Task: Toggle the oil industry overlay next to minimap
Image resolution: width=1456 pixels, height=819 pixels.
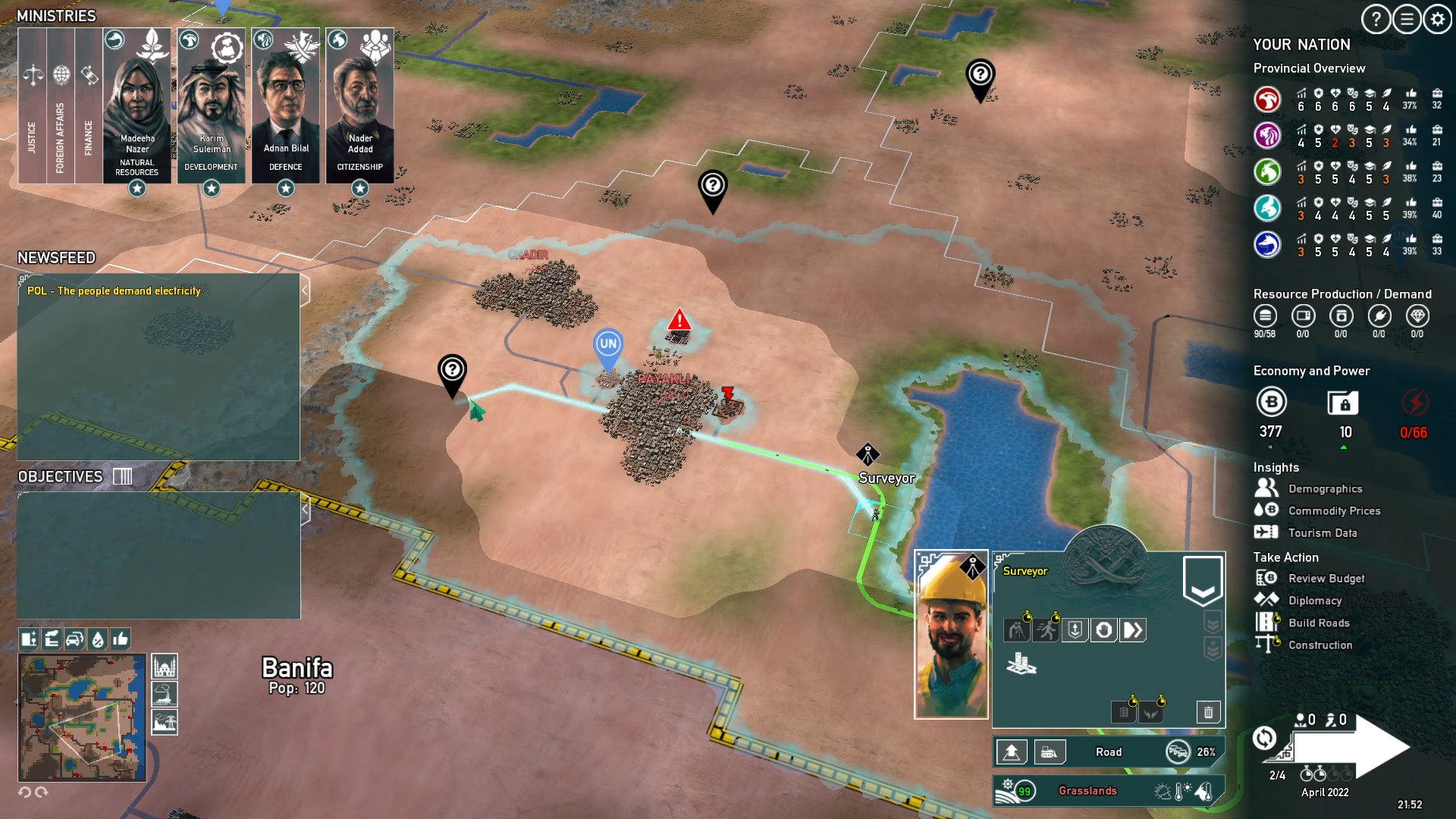Action: tap(165, 694)
